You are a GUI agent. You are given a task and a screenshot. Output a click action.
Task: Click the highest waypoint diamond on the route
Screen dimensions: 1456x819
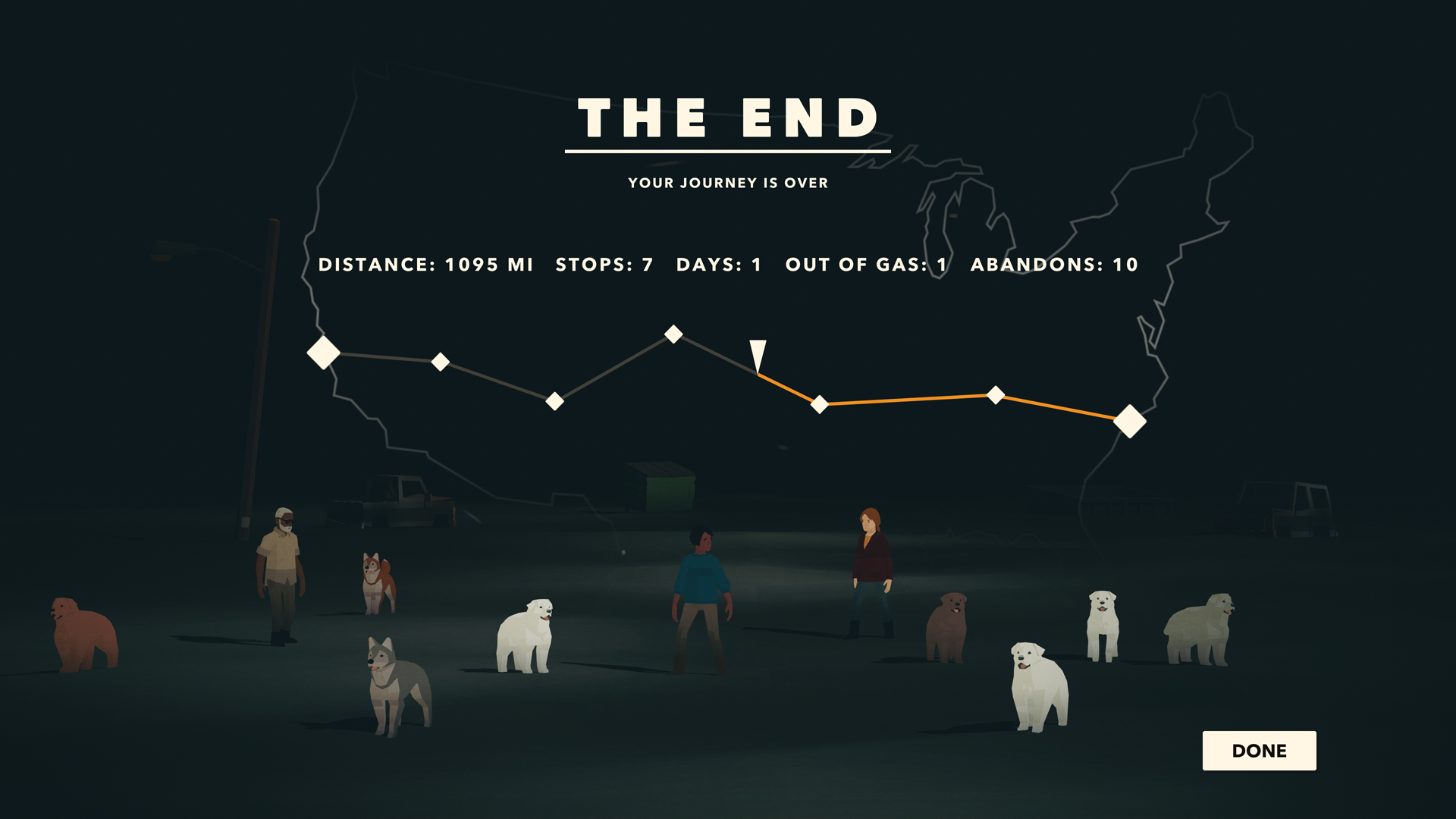click(x=672, y=334)
